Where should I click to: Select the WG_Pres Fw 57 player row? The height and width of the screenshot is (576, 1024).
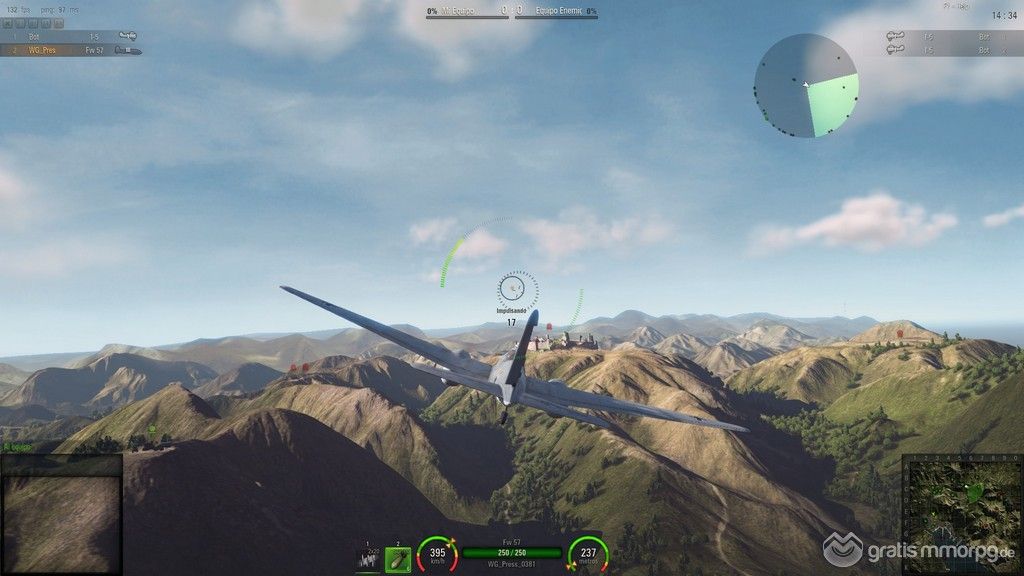click(x=70, y=49)
